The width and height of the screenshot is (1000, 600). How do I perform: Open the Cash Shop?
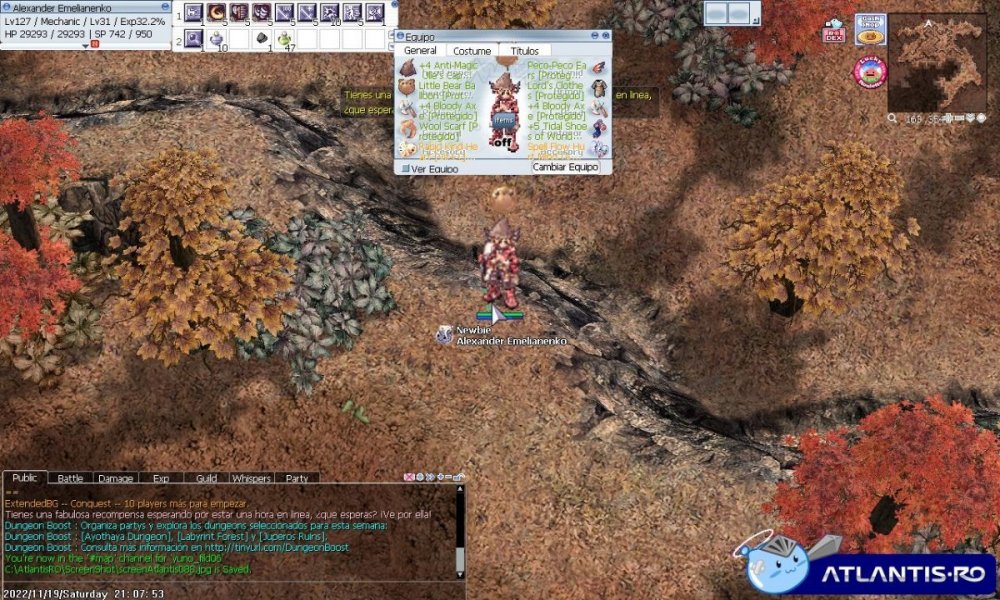click(x=870, y=28)
